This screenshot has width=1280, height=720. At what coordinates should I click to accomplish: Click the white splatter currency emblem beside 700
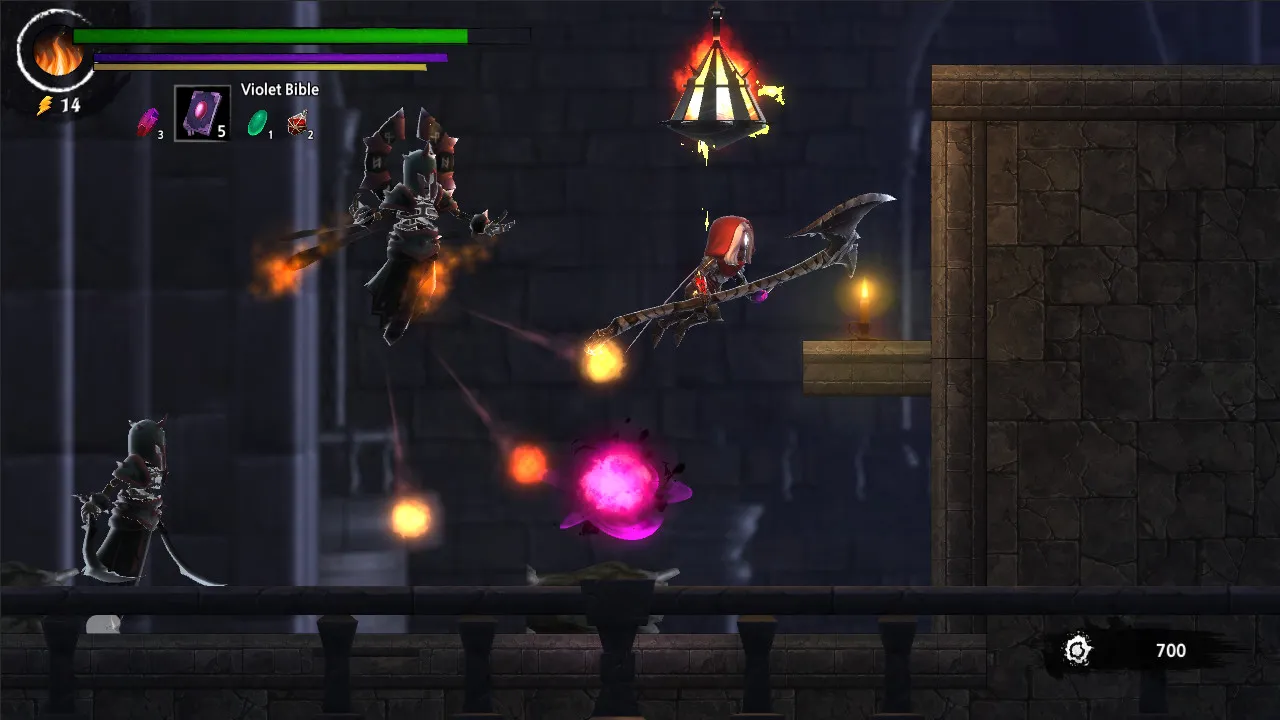click(1078, 650)
